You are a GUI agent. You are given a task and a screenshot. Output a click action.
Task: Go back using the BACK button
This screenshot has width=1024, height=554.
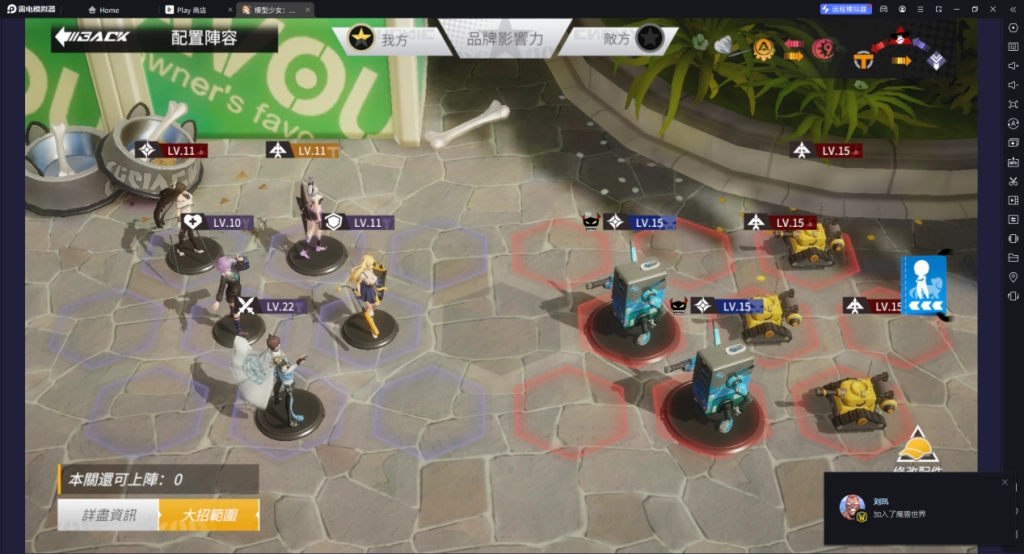pos(92,38)
